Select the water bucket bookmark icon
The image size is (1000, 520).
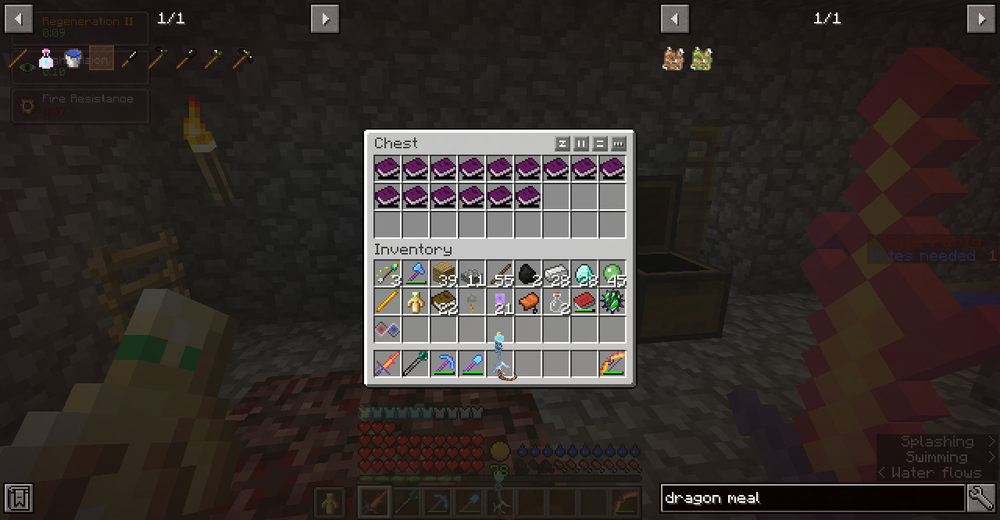(73, 60)
